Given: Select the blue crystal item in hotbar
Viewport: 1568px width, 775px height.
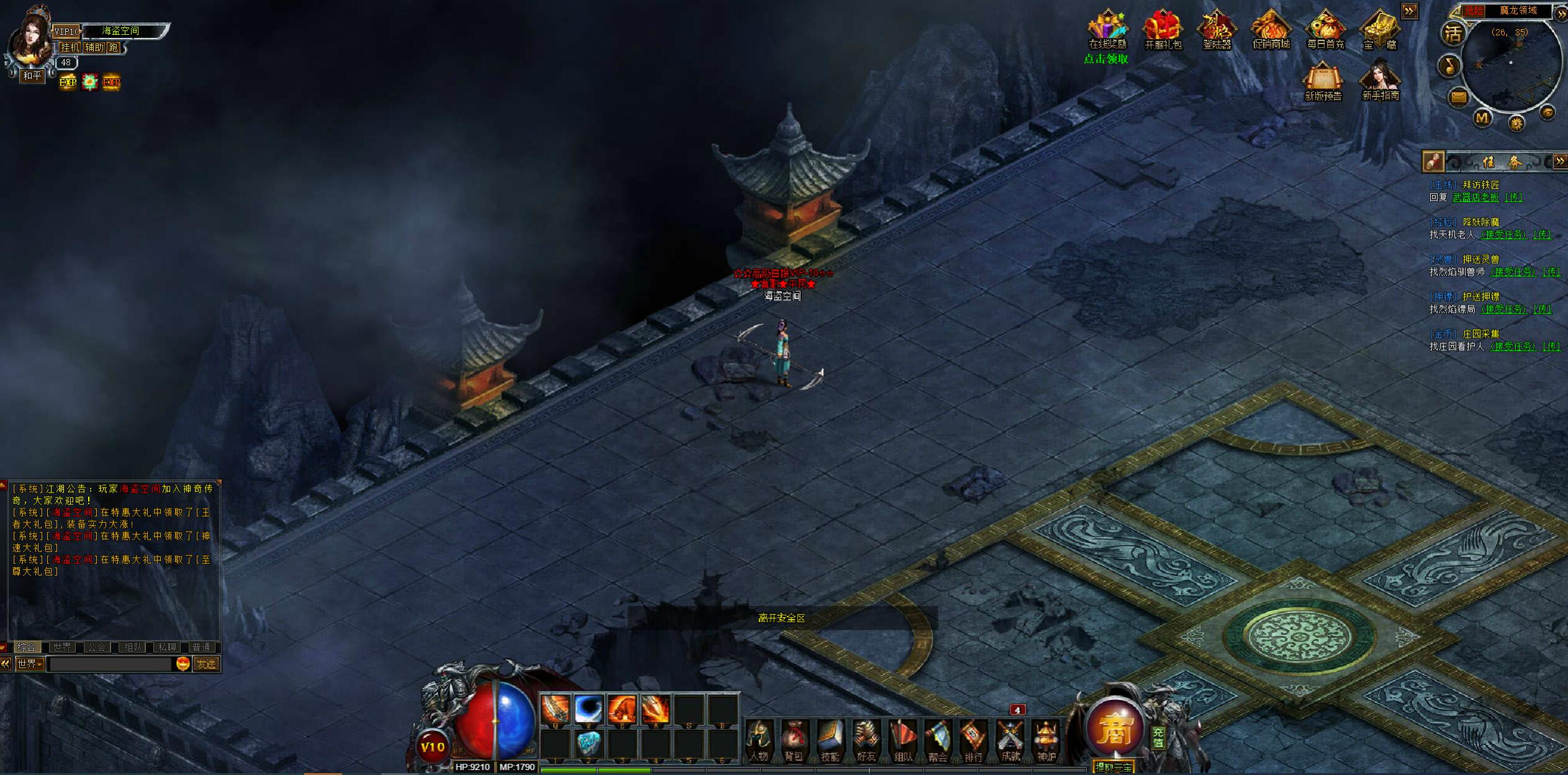Looking at the screenshot, I should click(x=588, y=743).
